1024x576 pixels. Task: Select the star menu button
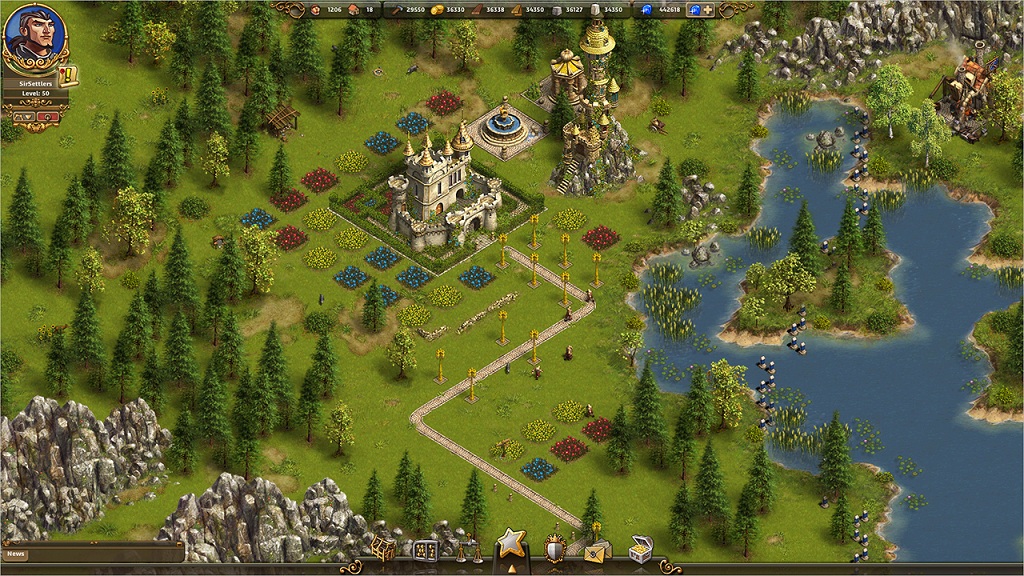pyautogui.click(x=511, y=545)
